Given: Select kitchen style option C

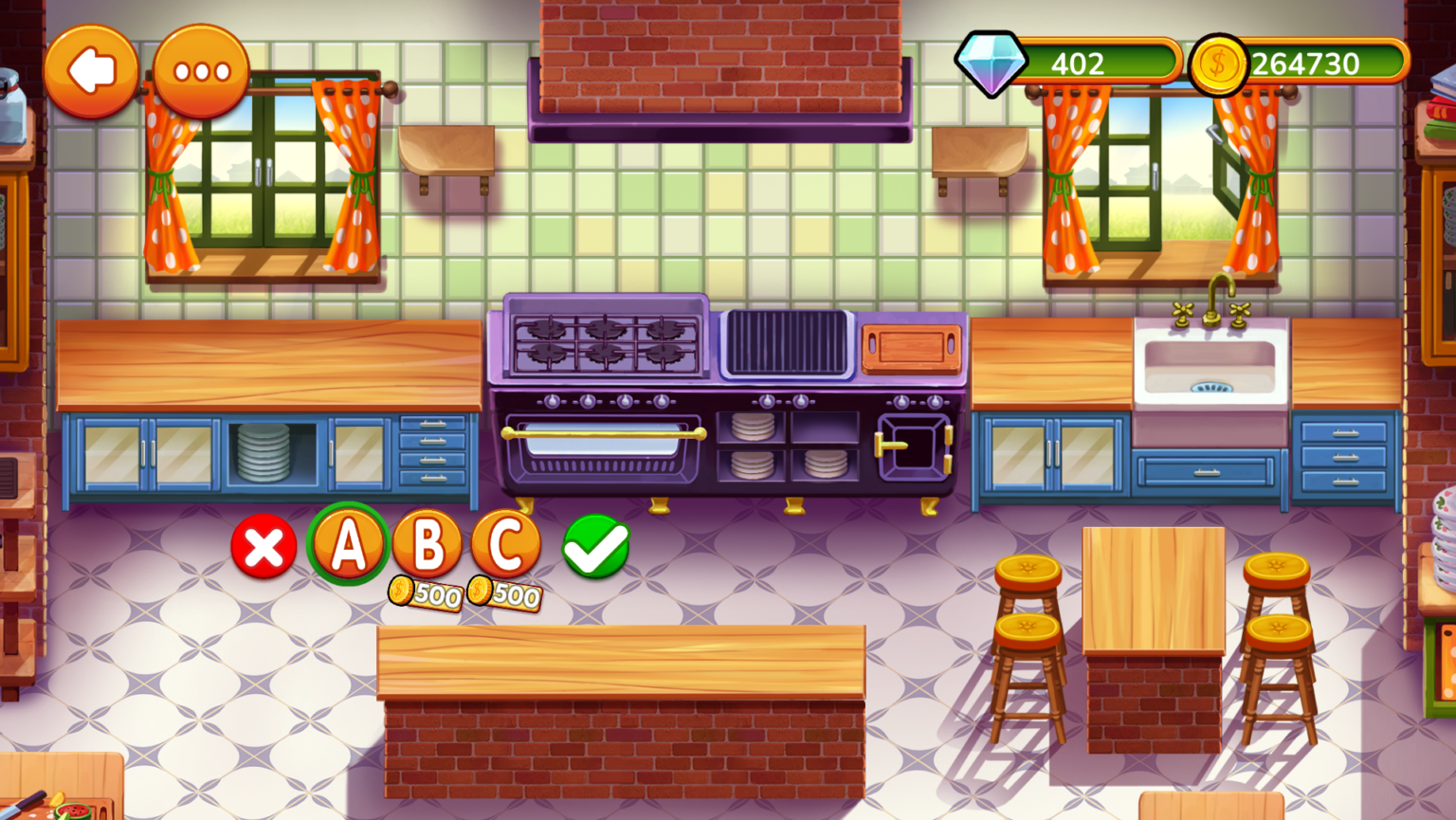Looking at the screenshot, I should click(x=505, y=542).
